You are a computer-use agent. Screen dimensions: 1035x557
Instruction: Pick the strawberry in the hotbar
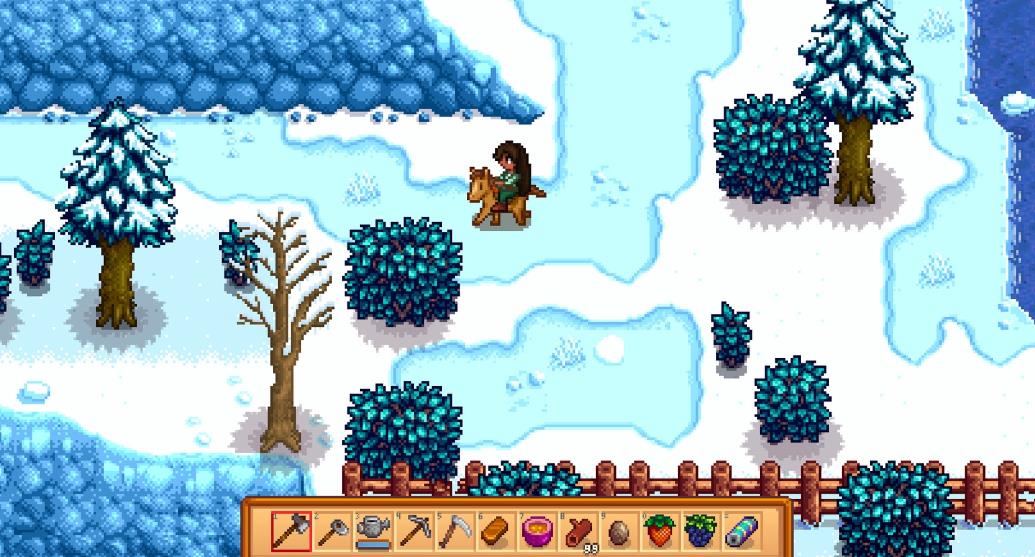click(x=660, y=530)
